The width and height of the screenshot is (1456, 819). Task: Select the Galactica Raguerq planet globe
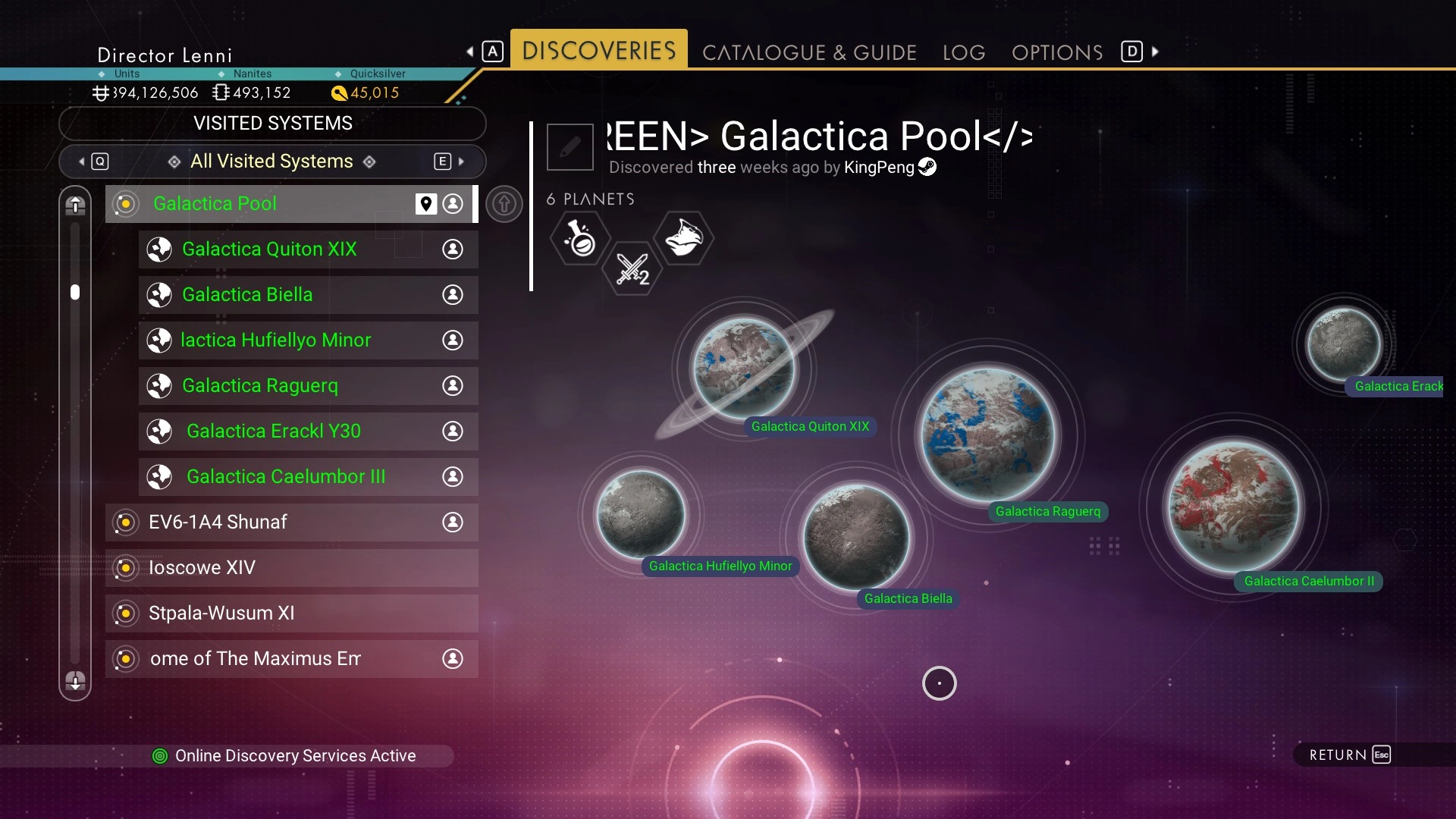tap(987, 435)
